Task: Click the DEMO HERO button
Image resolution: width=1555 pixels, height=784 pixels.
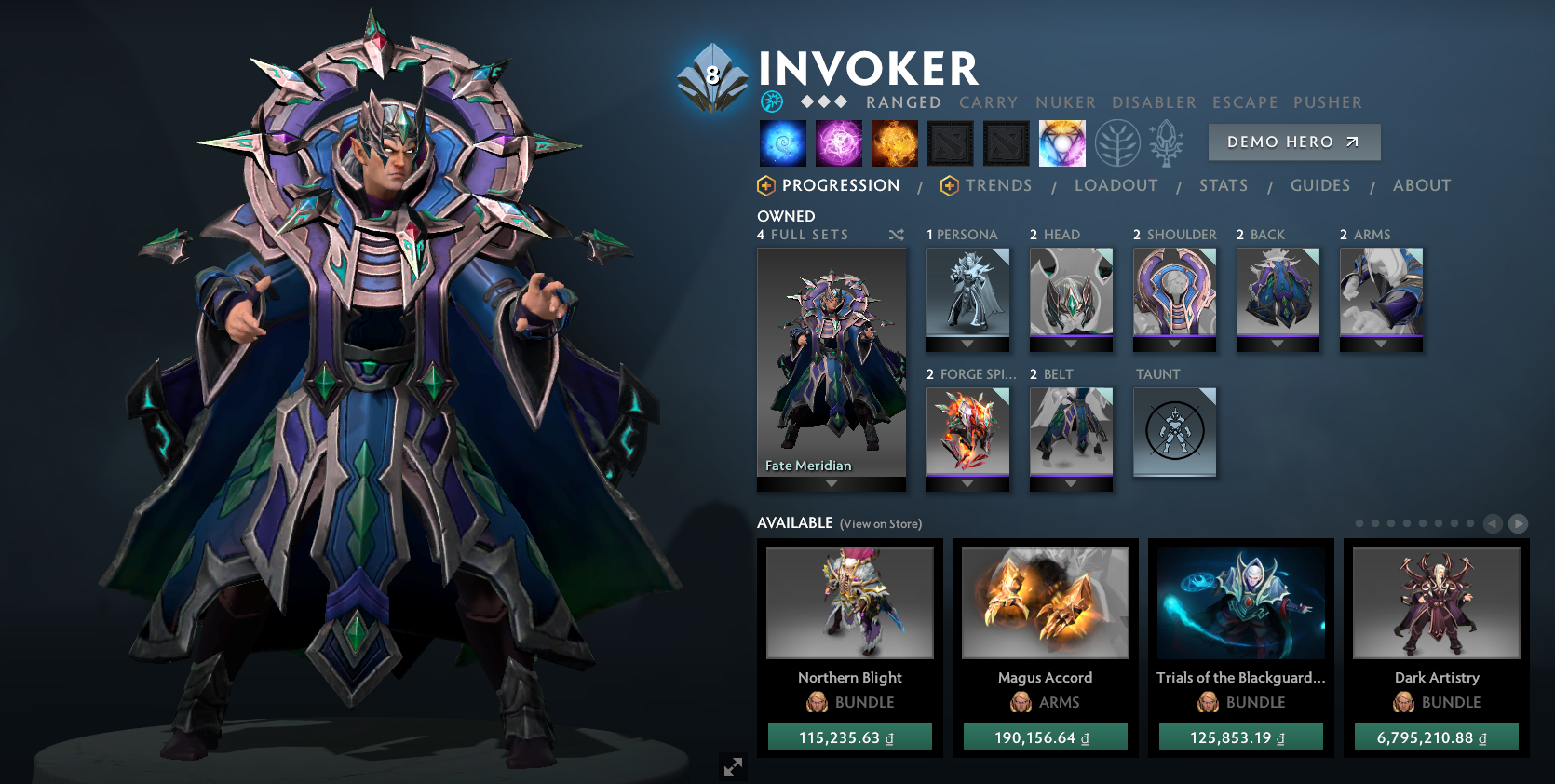Action: tap(1294, 142)
